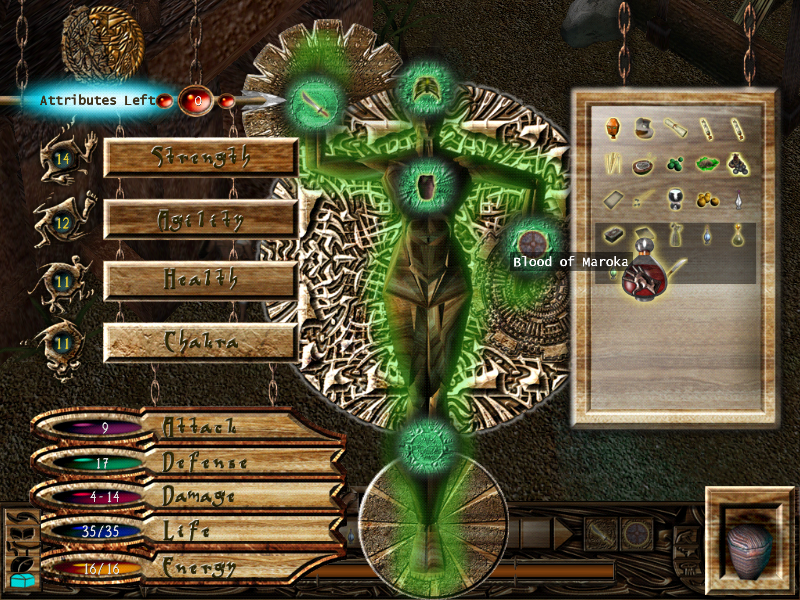Select the bundle of wooden sticks
This screenshot has height=600, width=800.
612,163
